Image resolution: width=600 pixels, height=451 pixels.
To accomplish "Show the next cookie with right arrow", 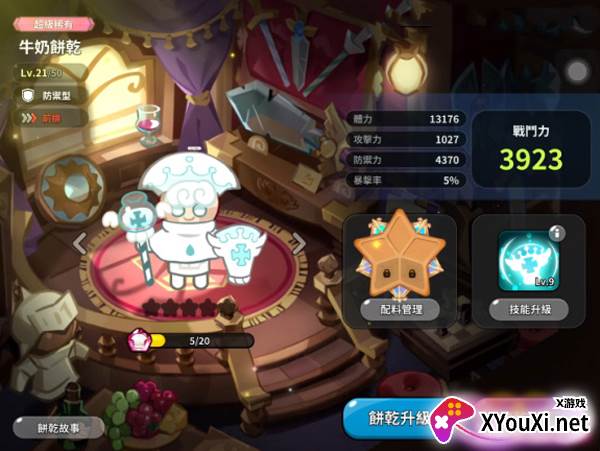I will click(x=297, y=241).
